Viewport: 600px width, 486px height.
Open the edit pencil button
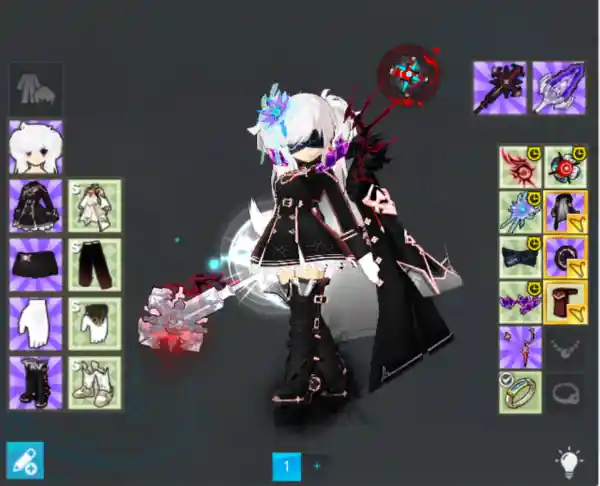[x=25, y=460]
